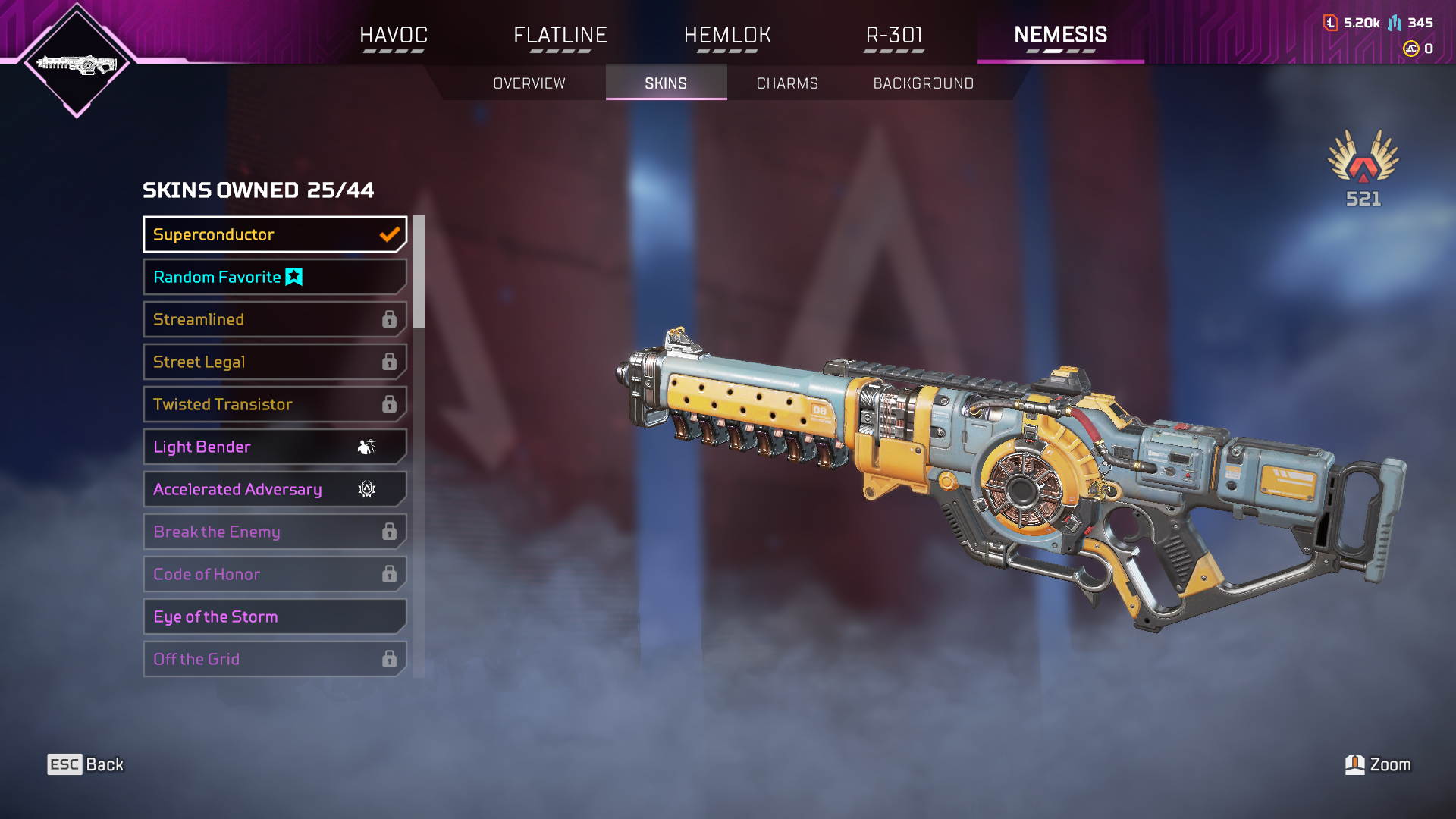Image resolution: width=1456 pixels, height=819 pixels.
Task: Choose the Accelerated Adversary skin
Action: click(275, 489)
